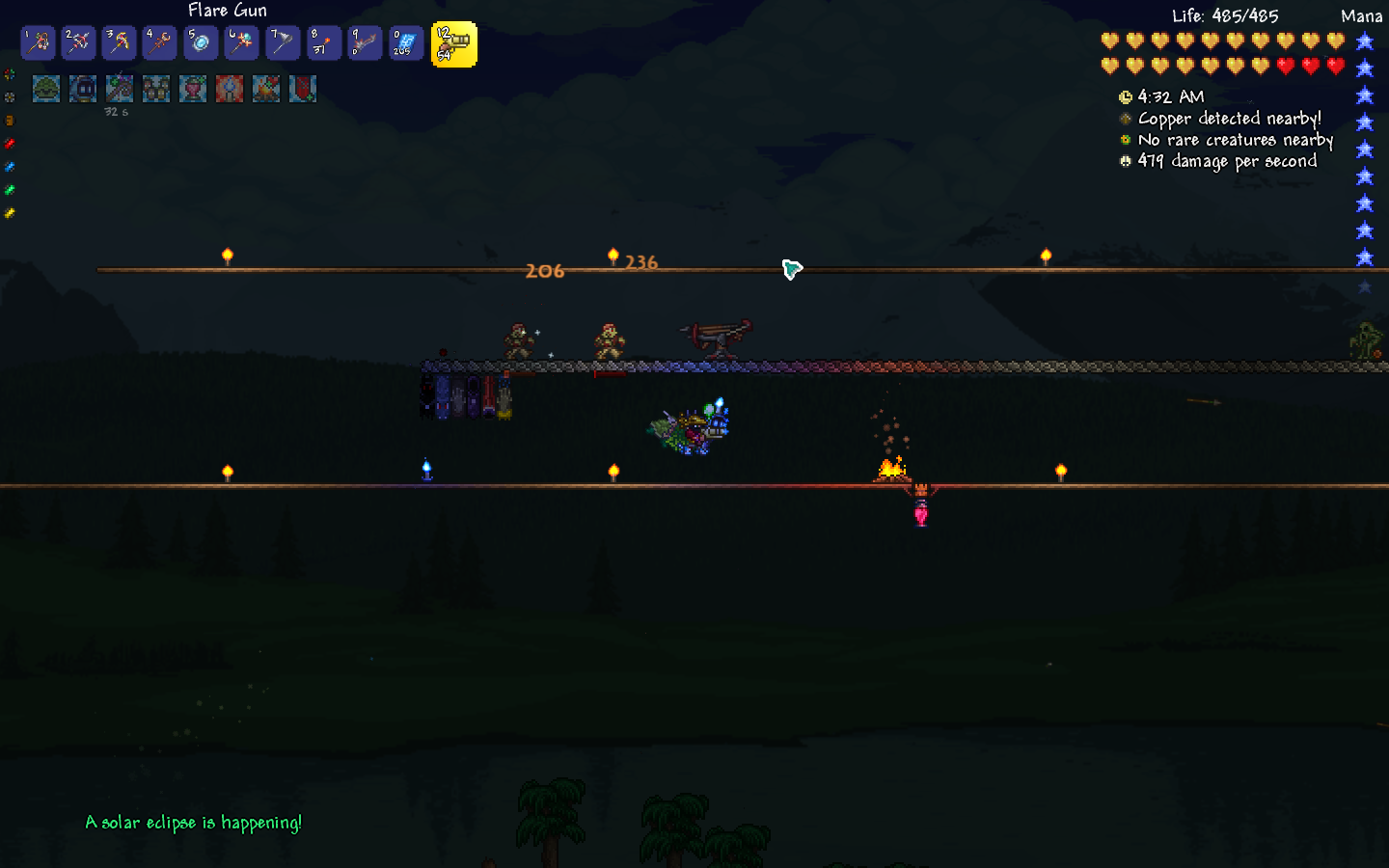Click the red water candle debuff icon
1389x868 pixels.
tap(230, 89)
